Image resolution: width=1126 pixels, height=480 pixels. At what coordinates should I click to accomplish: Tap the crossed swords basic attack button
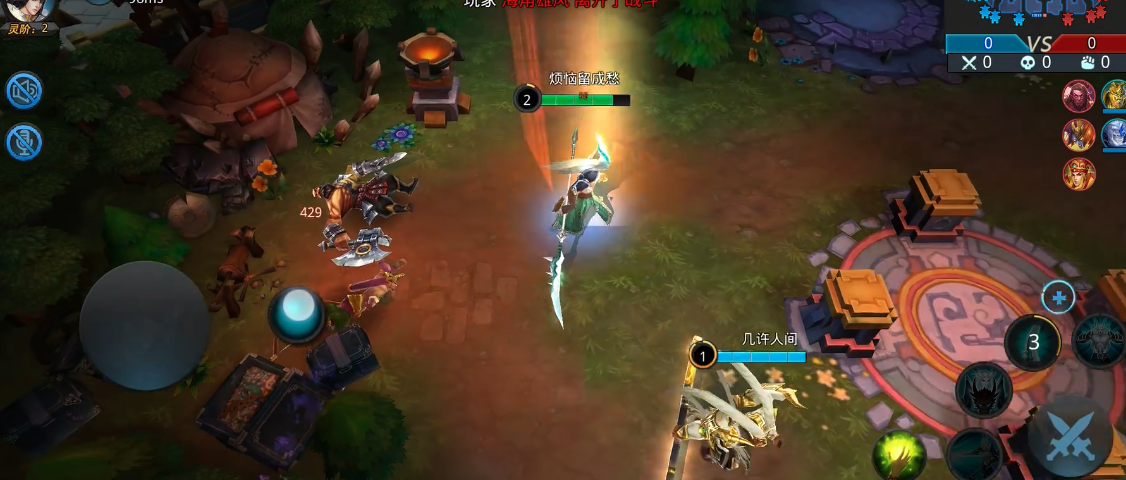[1070, 438]
